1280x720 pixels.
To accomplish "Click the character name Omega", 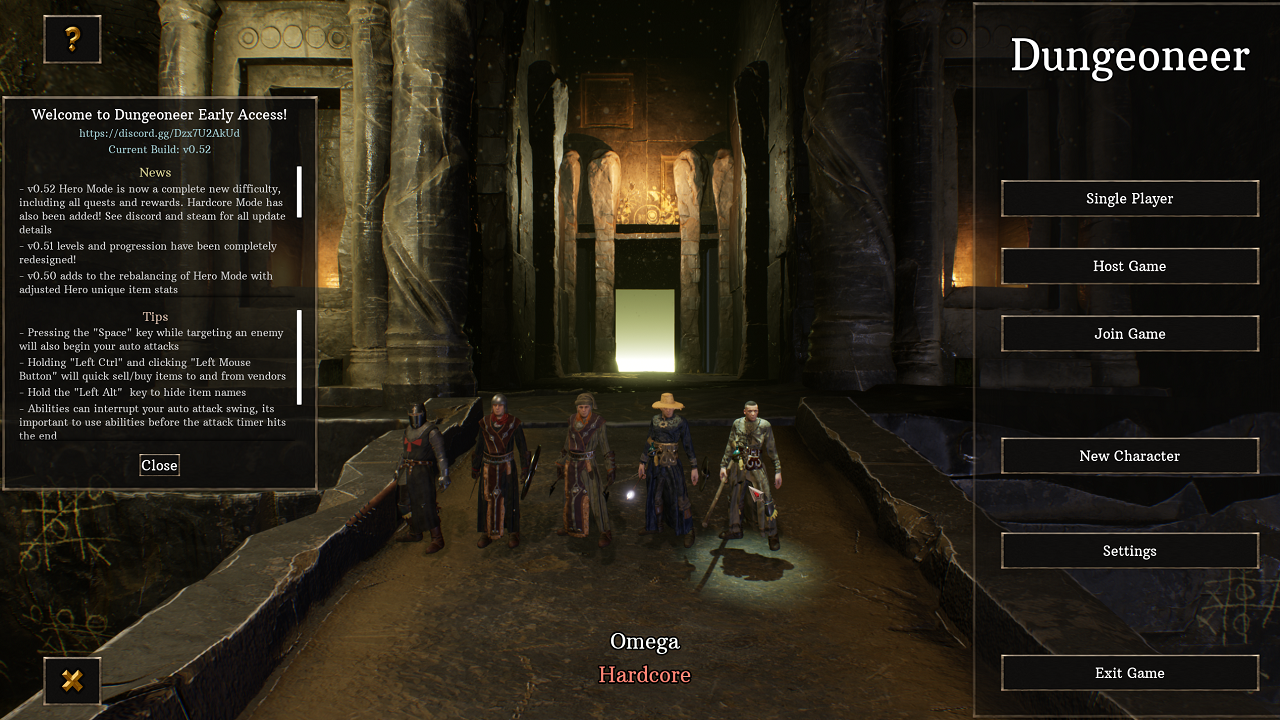I will (643, 641).
